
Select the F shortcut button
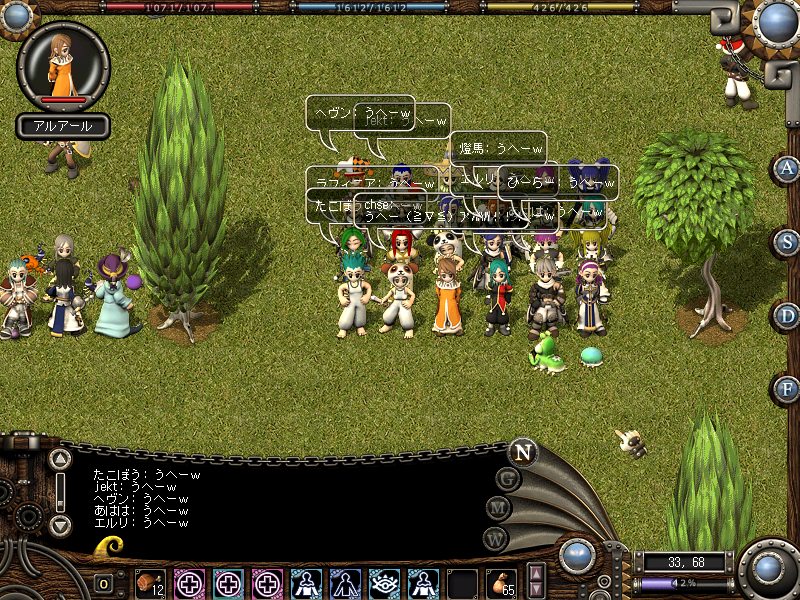(787, 388)
